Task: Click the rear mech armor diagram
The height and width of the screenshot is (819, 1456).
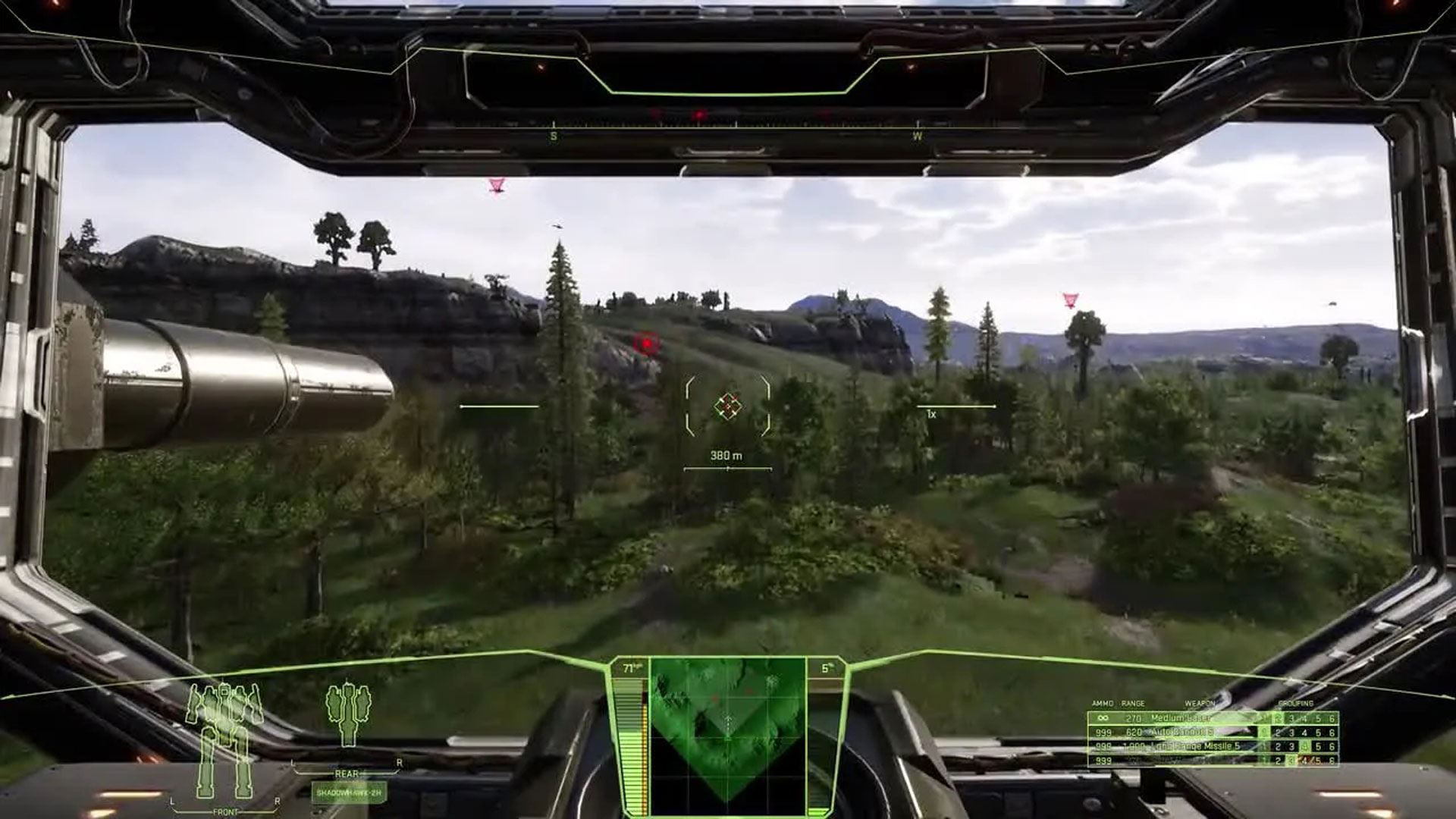Action: [348, 715]
